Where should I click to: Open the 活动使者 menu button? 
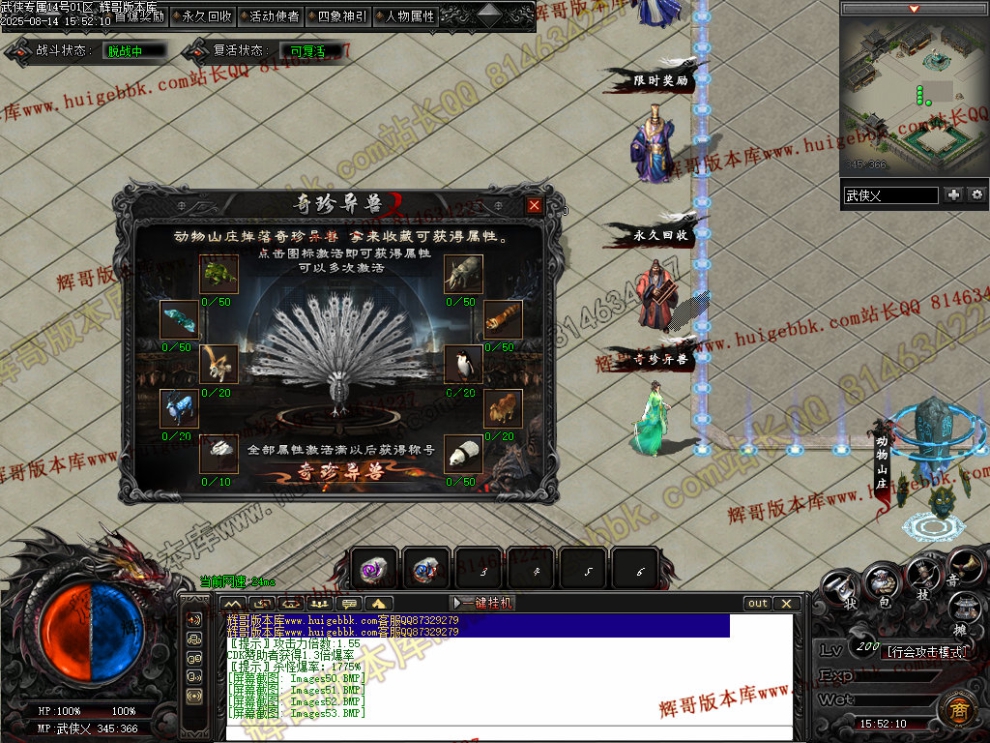[273, 16]
